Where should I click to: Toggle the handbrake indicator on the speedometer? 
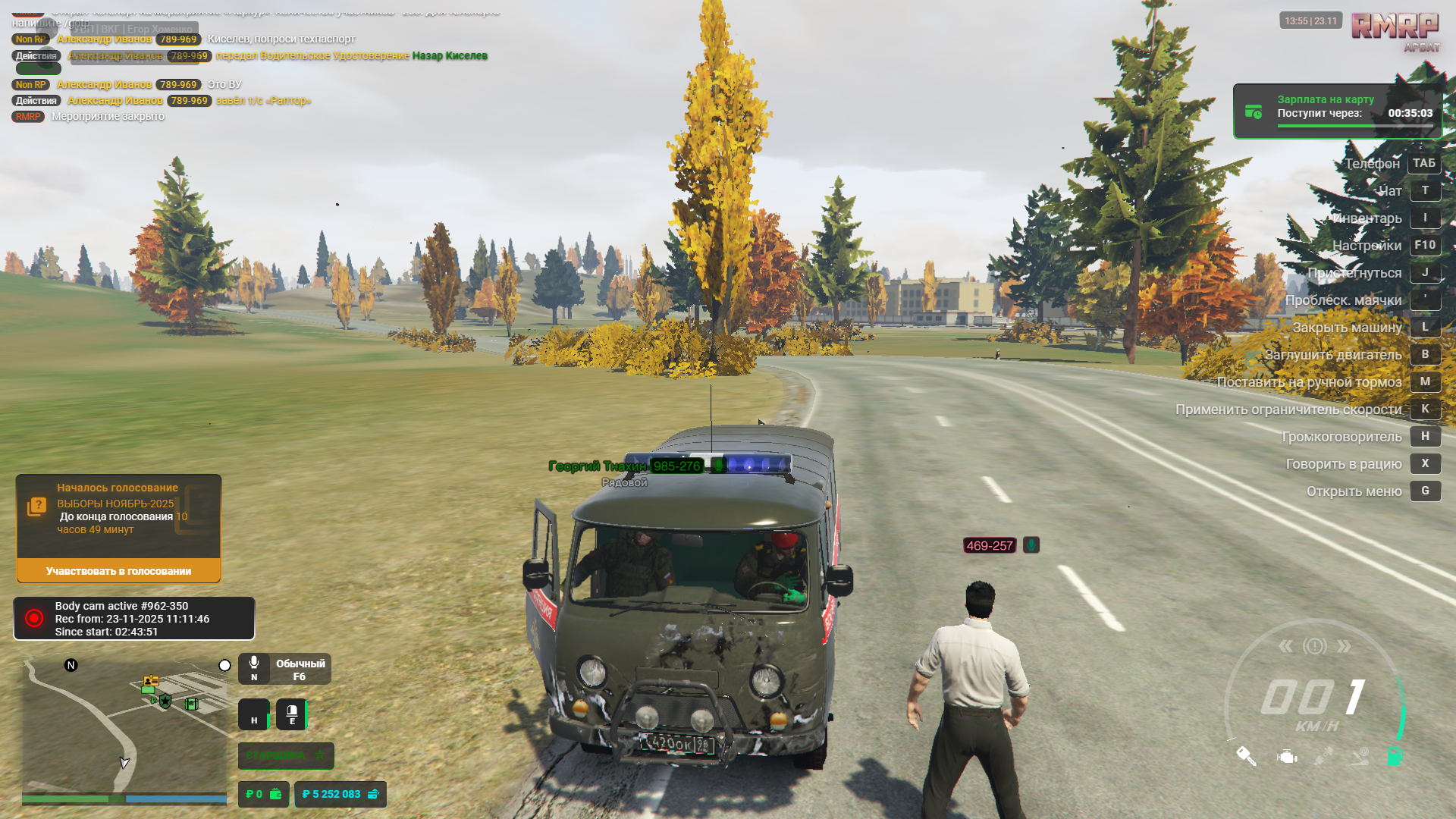click(1315, 645)
